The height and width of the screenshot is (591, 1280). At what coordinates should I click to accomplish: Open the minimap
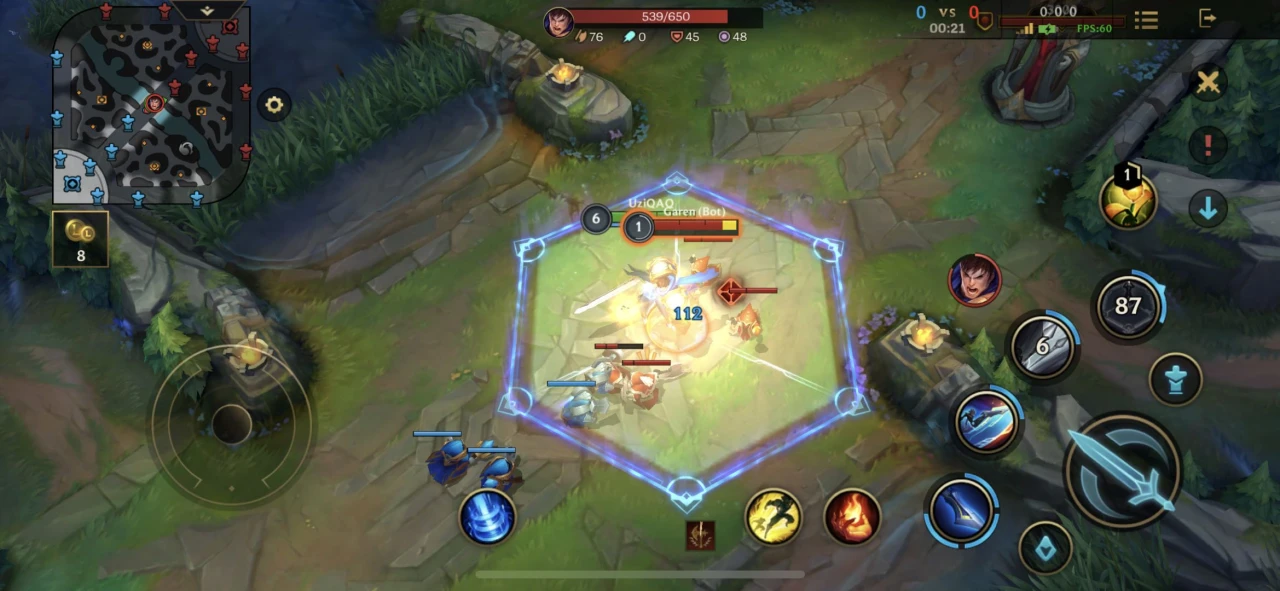click(151, 104)
